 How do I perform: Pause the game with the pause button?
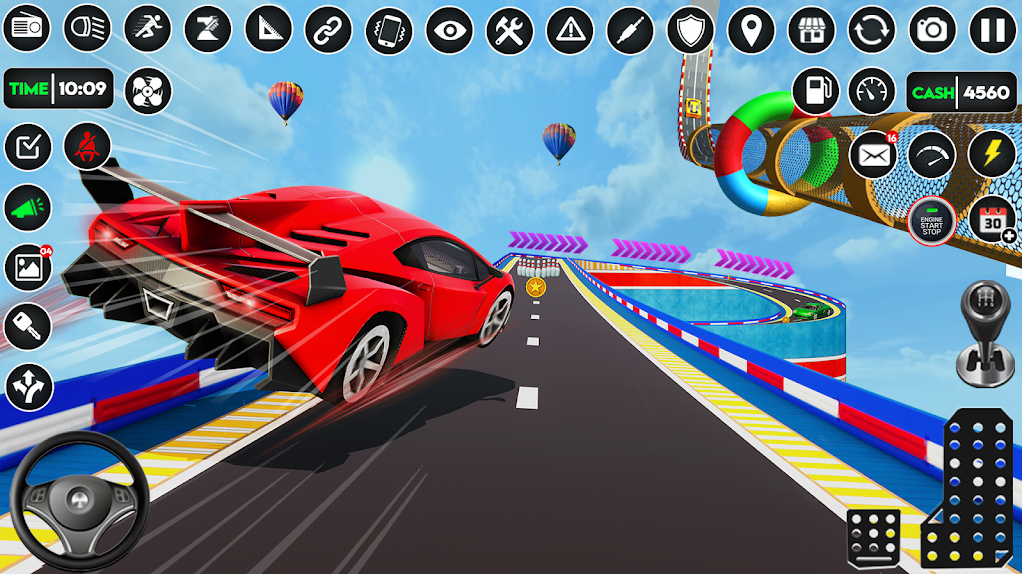coord(992,30)
